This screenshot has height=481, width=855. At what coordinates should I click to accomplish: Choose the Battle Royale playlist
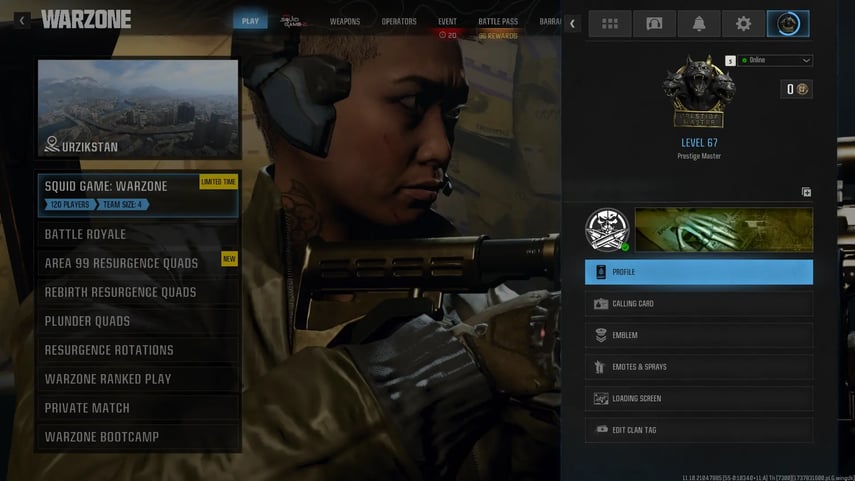[x=137, y=234]
